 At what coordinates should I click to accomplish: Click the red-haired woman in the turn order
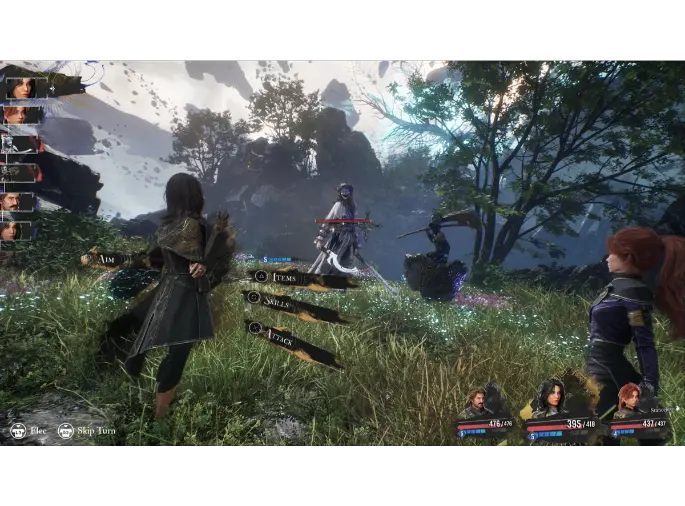(18, 115)
